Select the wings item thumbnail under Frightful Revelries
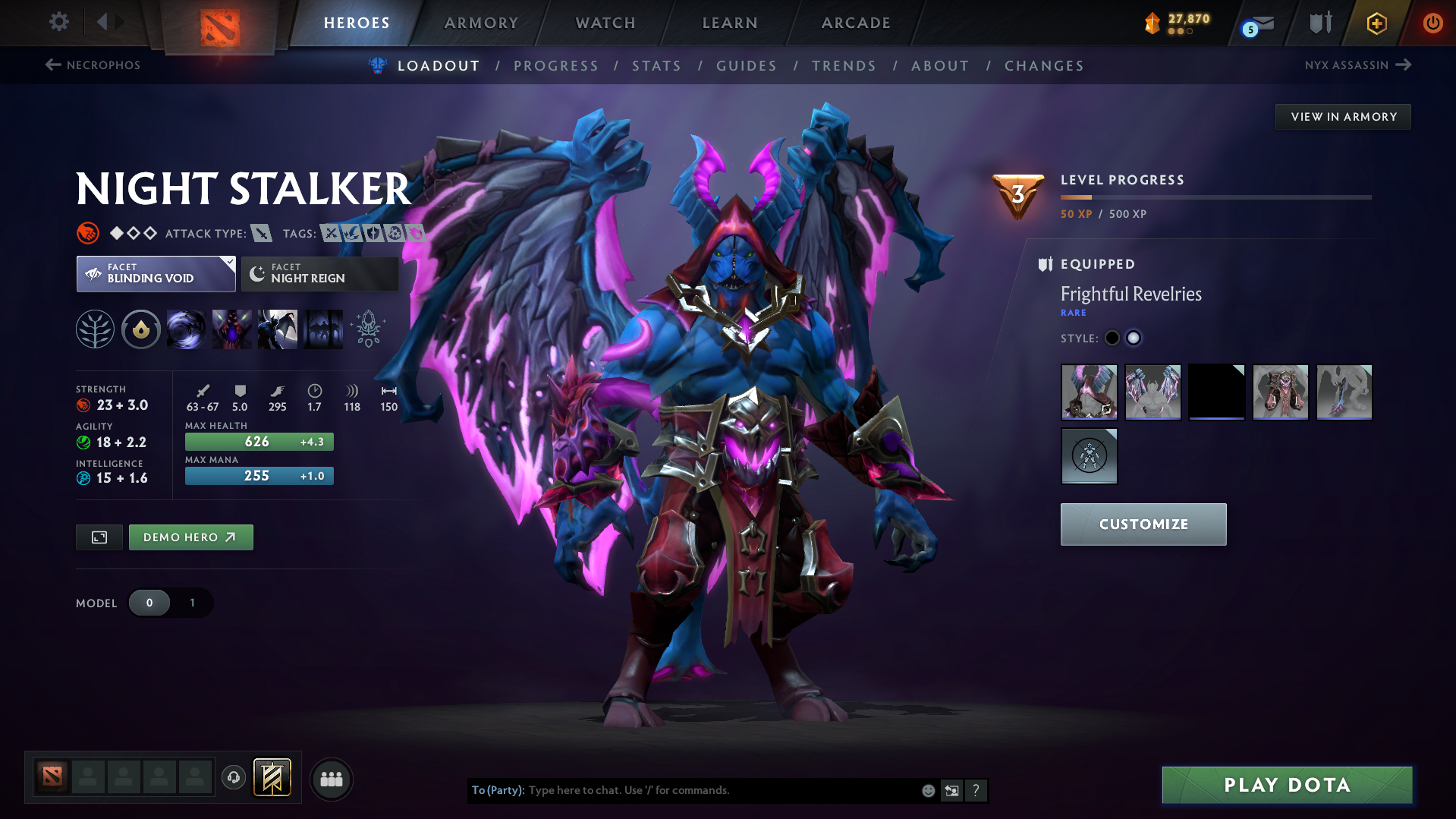 click(x=1153, y=392)
